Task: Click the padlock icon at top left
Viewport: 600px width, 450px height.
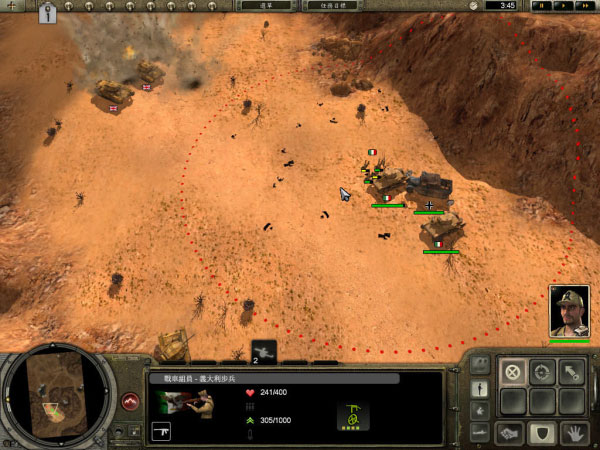Action: coord(47,14)
